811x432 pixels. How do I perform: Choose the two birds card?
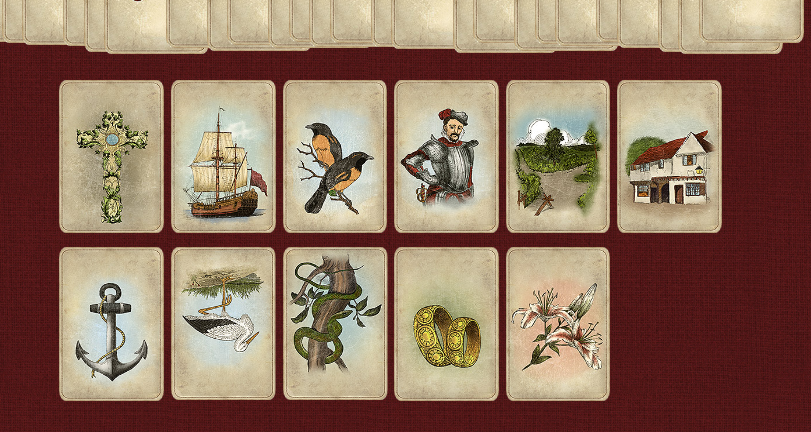click(x=335, y=157)
